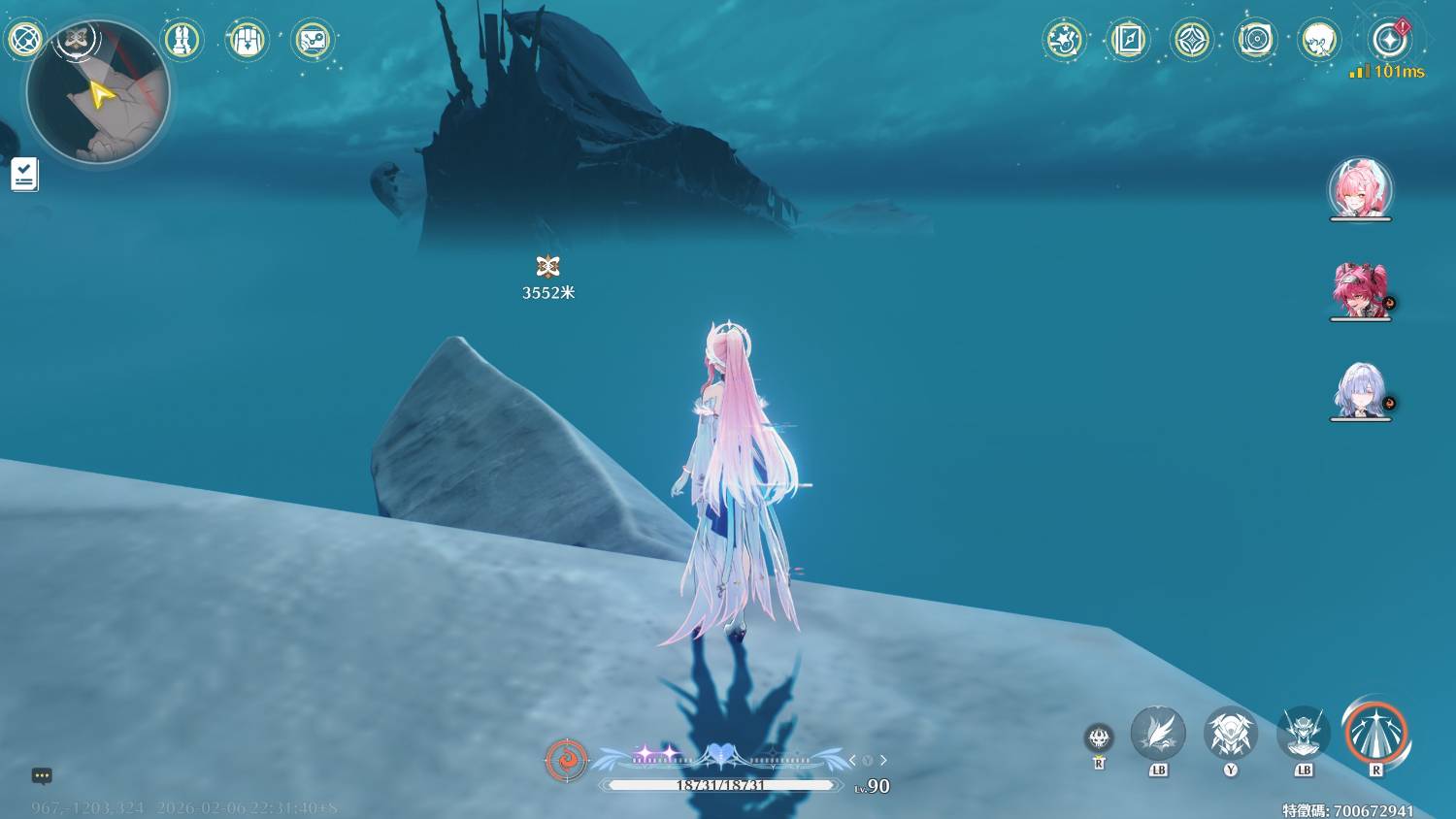Open the backpack inventory icon
The width and height of the screenshot is (1456, 819).
247,40
